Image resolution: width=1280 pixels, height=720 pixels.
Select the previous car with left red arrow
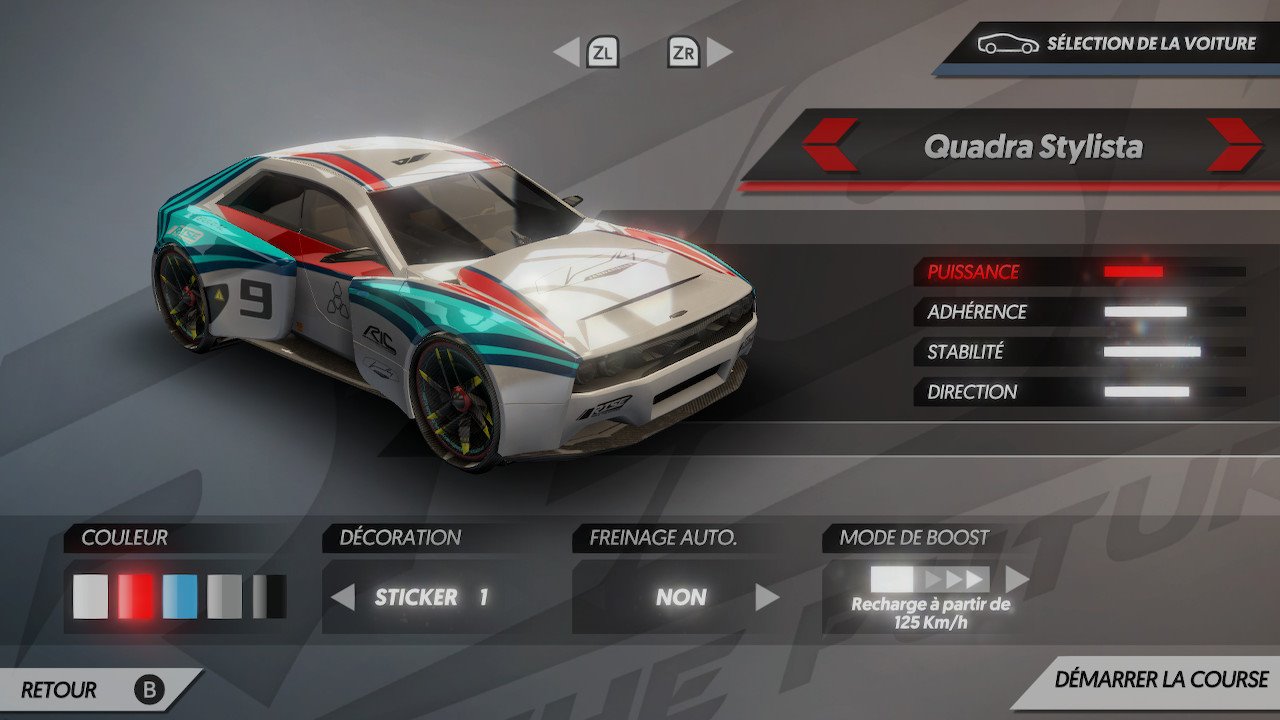[x=830, y=145]
